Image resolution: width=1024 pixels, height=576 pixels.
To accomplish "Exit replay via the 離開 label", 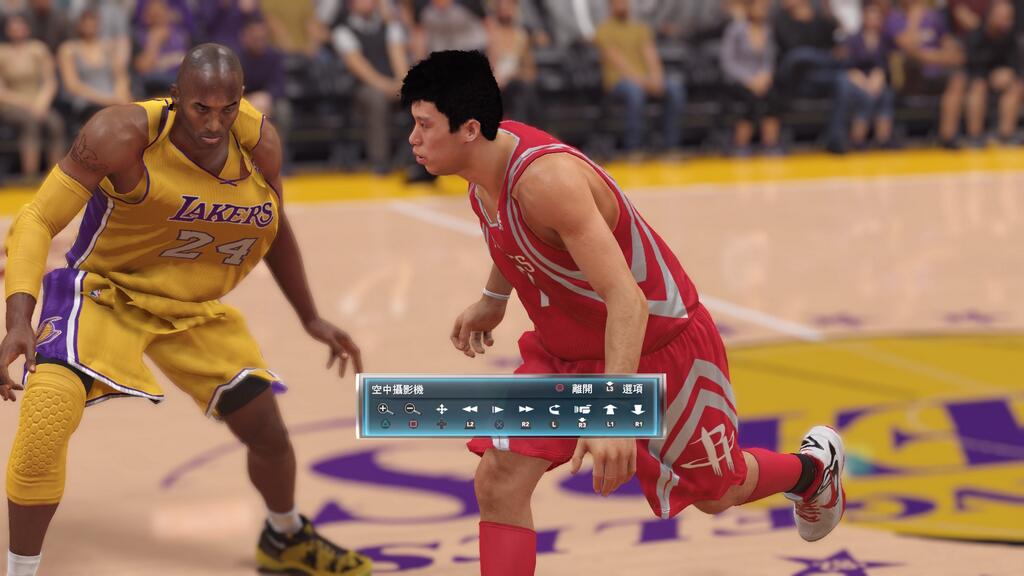I will [x=581, y=389].
